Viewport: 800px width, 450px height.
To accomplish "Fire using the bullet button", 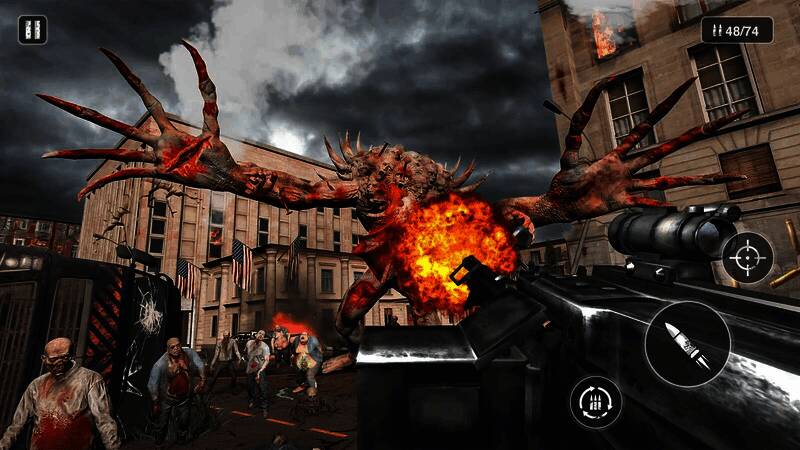I will pyautogui.click(x=687, y=343).
